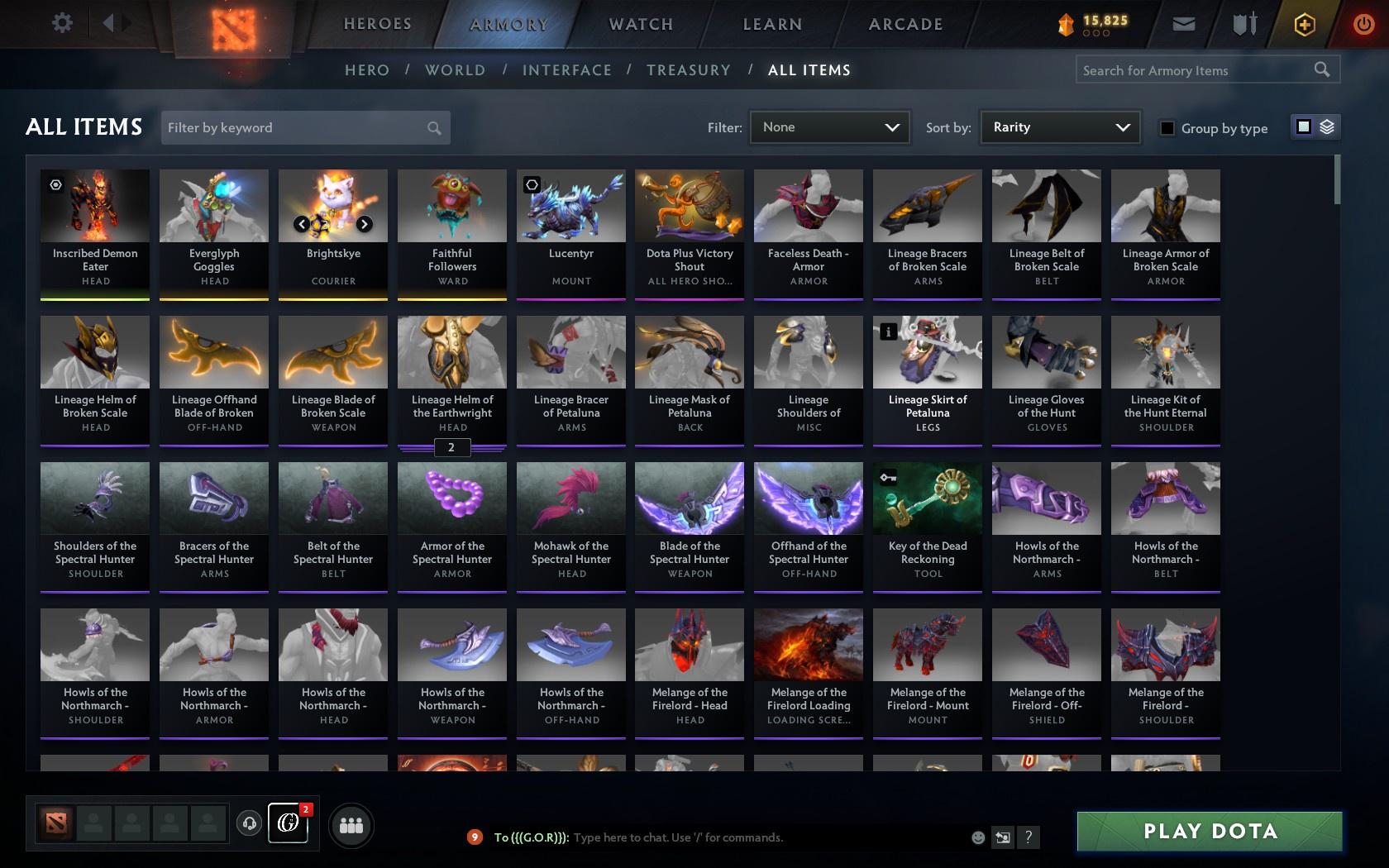
Task: Enable the Group by type checkbox
Action: pos(1166,128)
